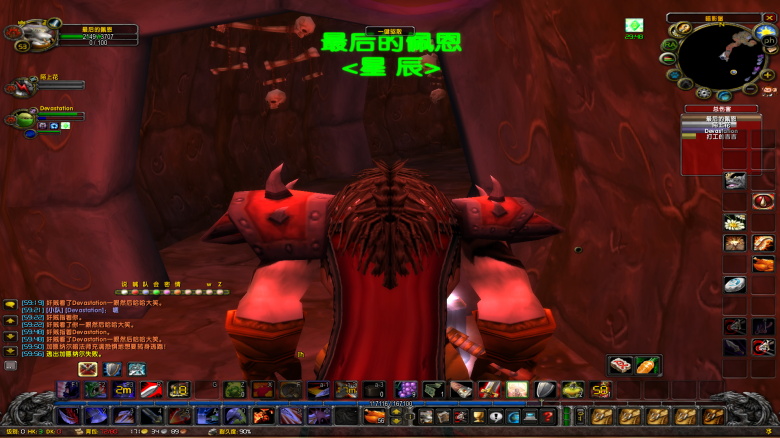Click the red question mark help button
The width and height of the screenshot is (780, 438).
coord(549,416)
